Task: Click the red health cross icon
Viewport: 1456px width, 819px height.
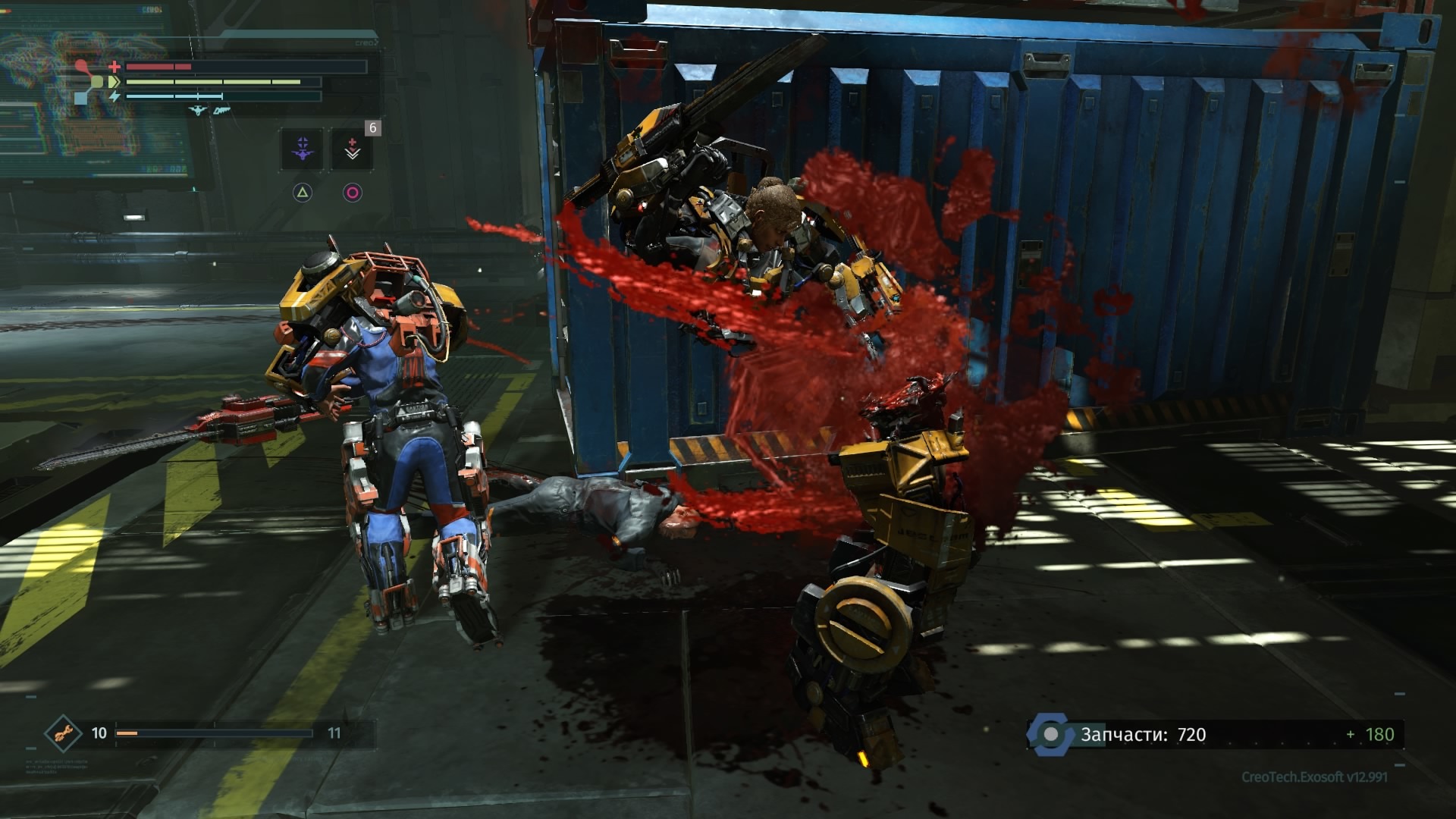Action: point(115,67)
